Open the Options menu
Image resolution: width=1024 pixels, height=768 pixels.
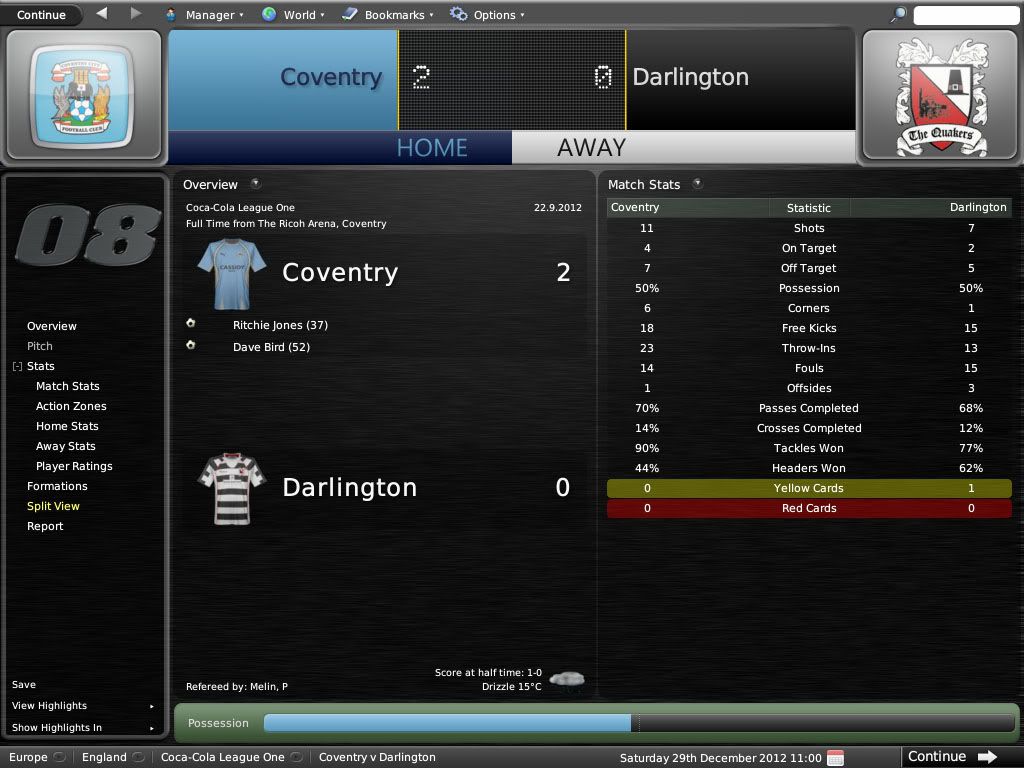click(487, 15)
